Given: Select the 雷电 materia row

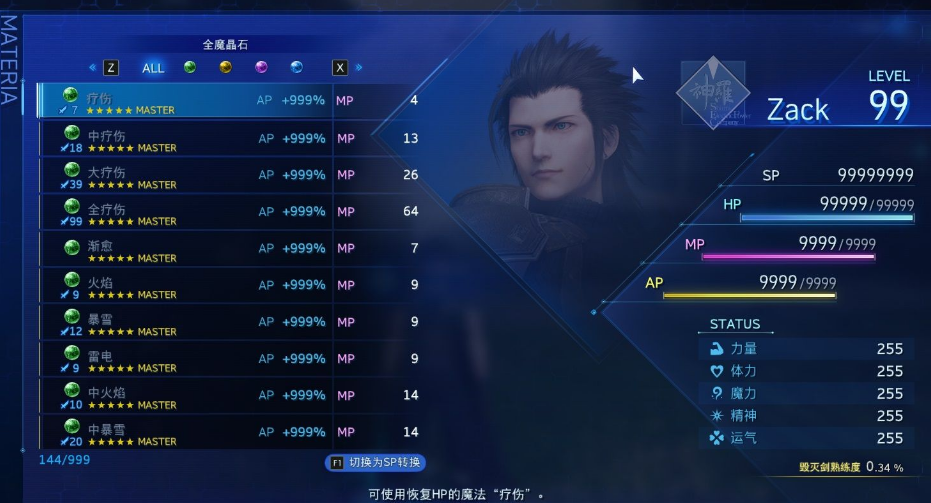Looking at the screenshot, I should pos(230,359).
